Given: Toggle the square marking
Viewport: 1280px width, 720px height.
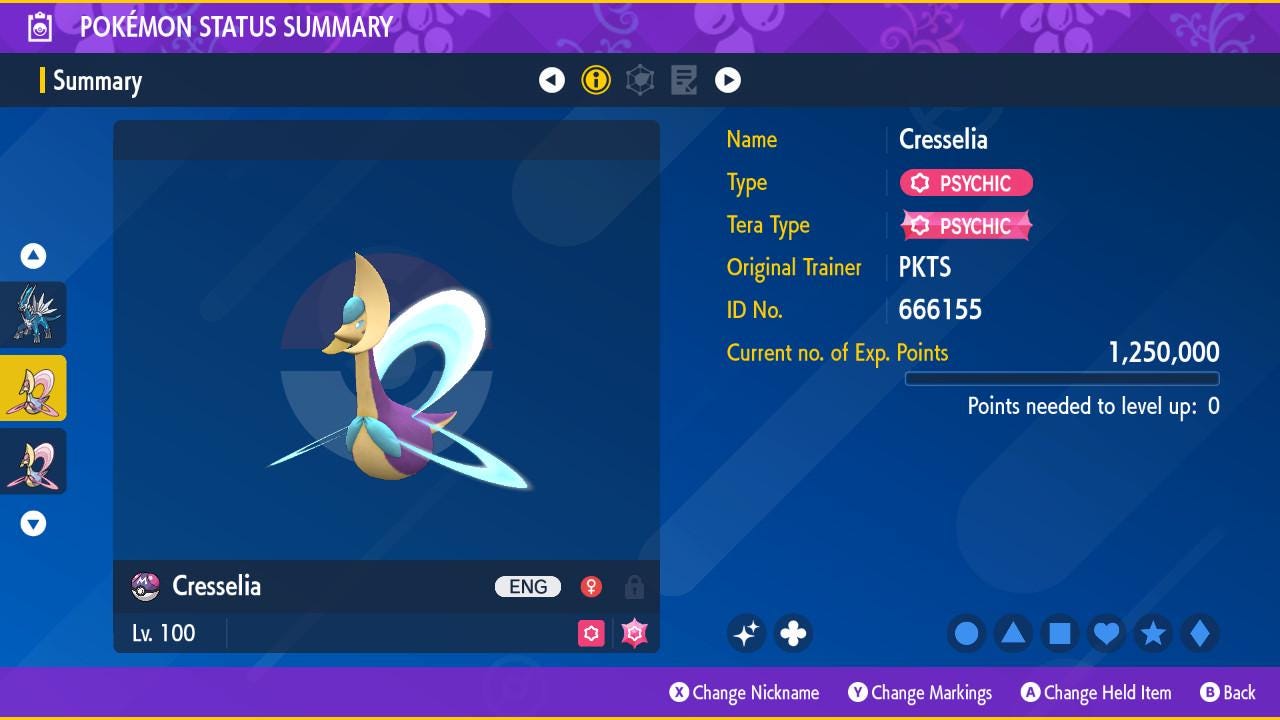Looking at the screenshot, I should coord(1060,633).
